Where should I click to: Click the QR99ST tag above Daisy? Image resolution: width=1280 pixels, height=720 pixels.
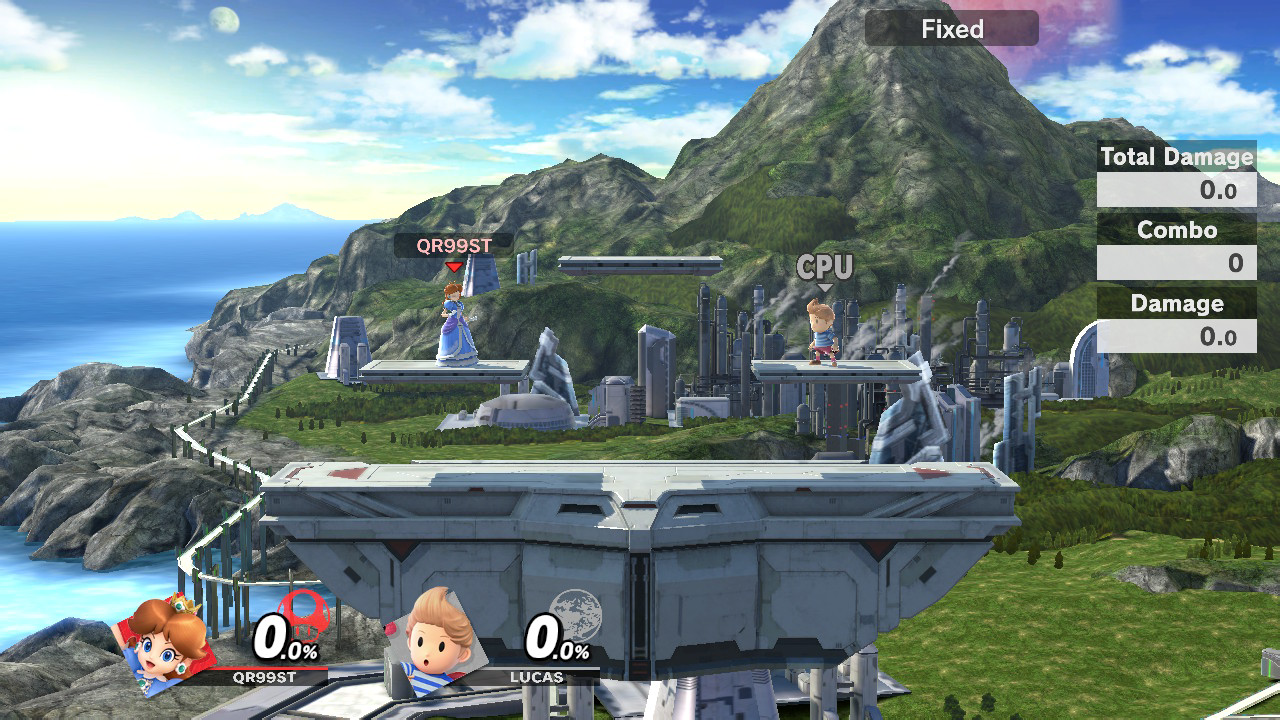(453, 245)
